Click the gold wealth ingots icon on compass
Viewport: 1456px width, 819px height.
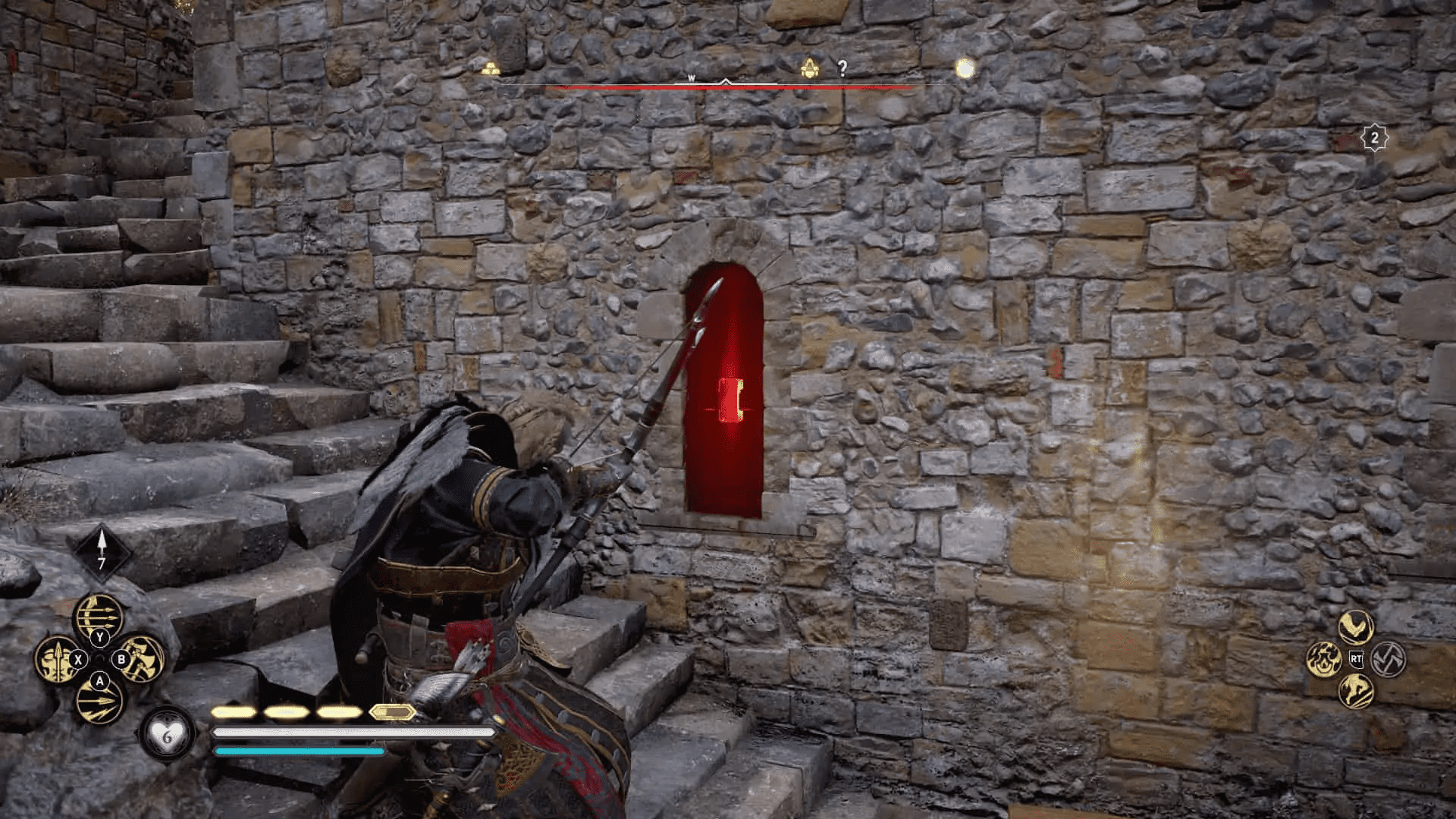491,68
